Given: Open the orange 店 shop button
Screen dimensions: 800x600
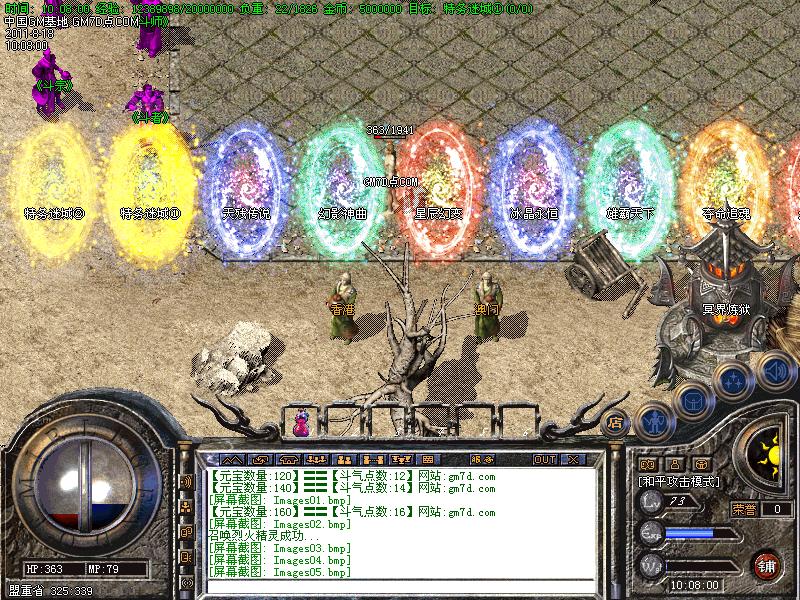Looking at the screenshot, I should pyautogui.click(x=616, y=421).
